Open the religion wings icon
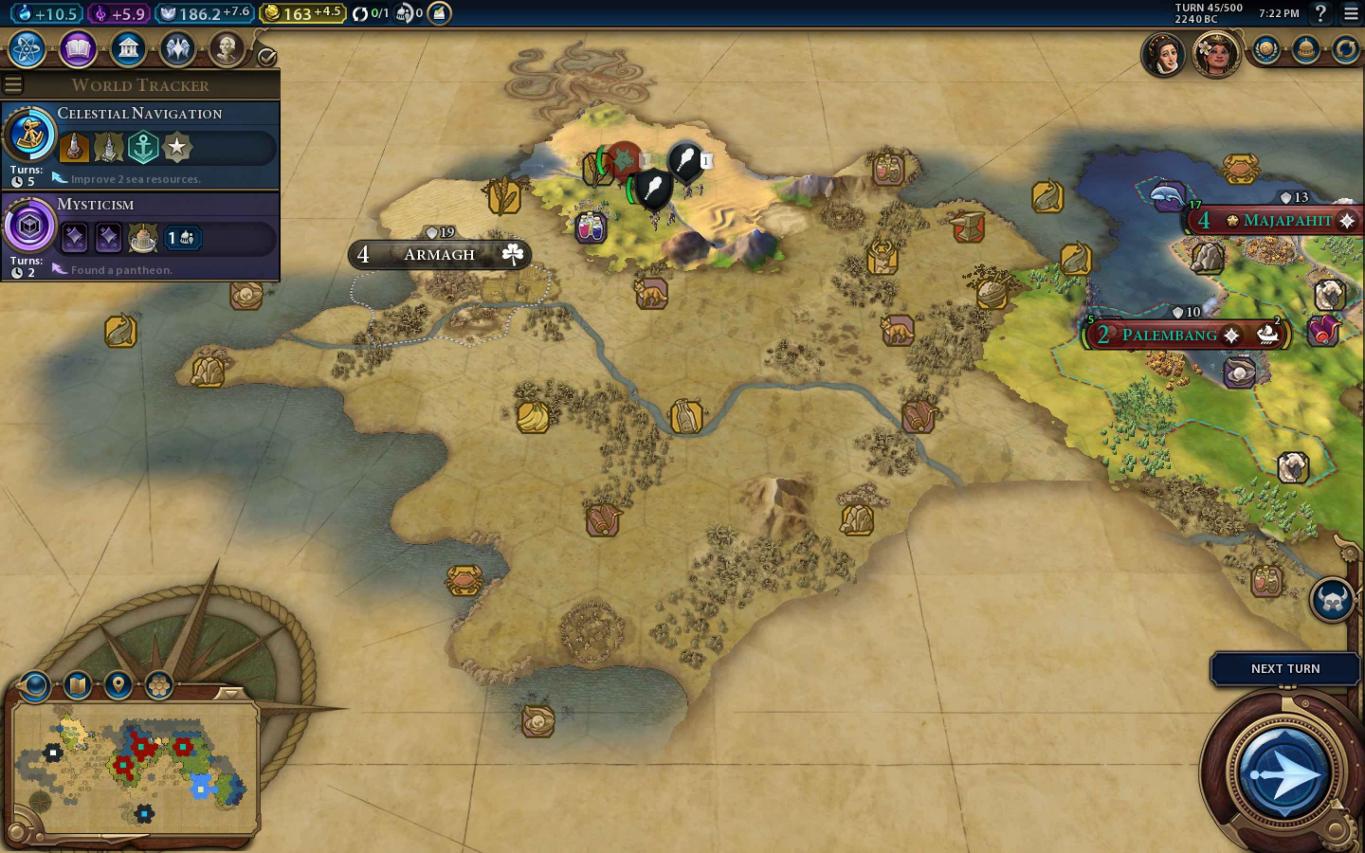1365x853 pixels. [177, 48]
